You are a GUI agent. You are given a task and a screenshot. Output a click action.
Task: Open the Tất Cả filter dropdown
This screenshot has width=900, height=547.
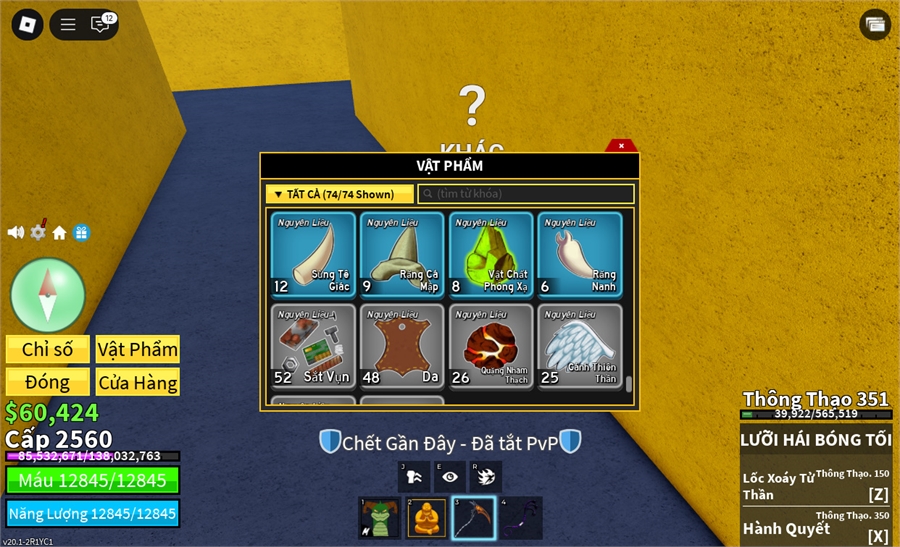[x=340, y=194]
